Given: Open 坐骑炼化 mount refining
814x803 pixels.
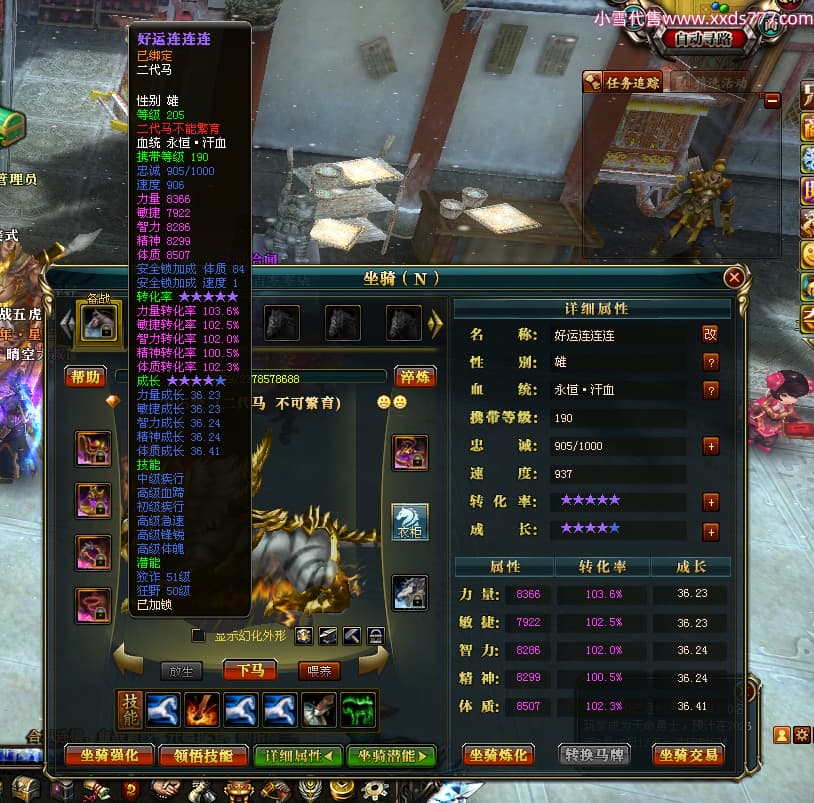Looking at the screenshot, I should 498,755.
